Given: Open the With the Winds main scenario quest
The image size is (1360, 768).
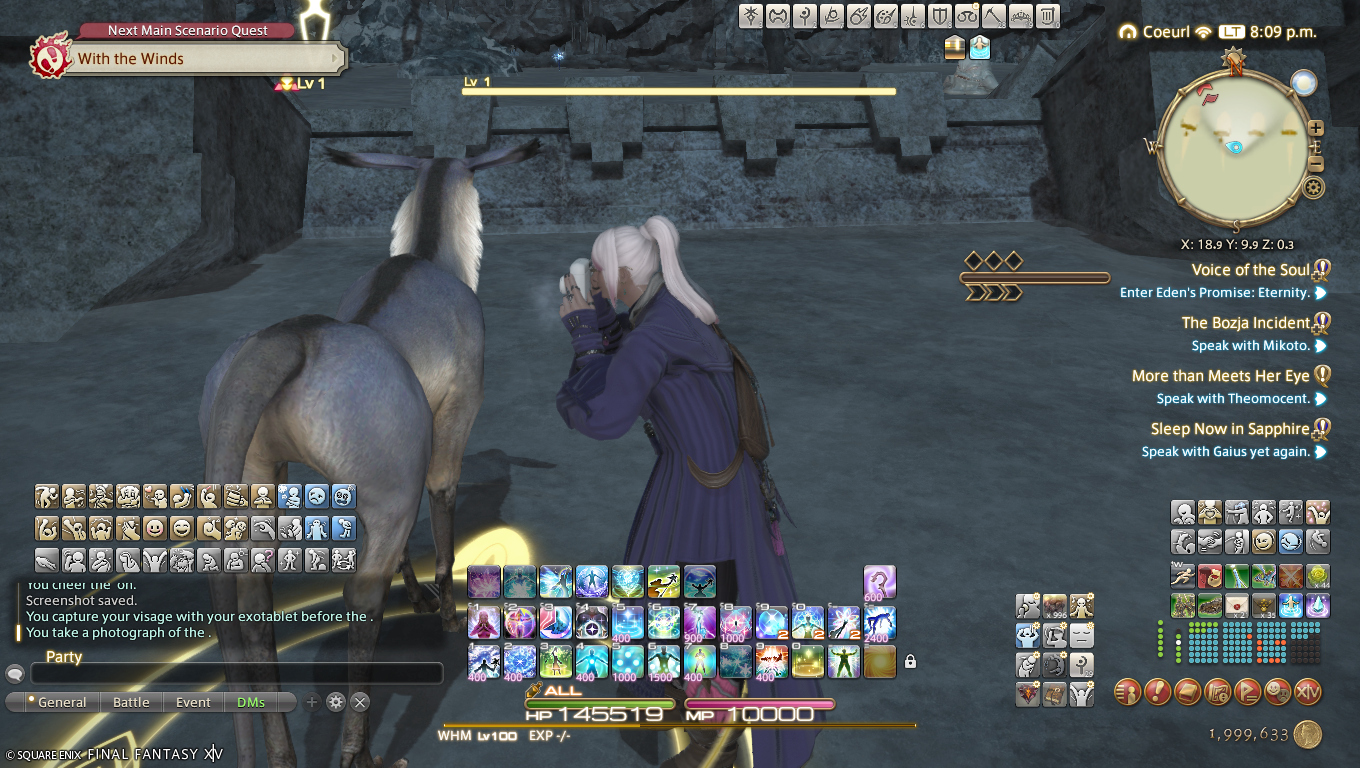Looking at the screenshot, I should (190, 59).
